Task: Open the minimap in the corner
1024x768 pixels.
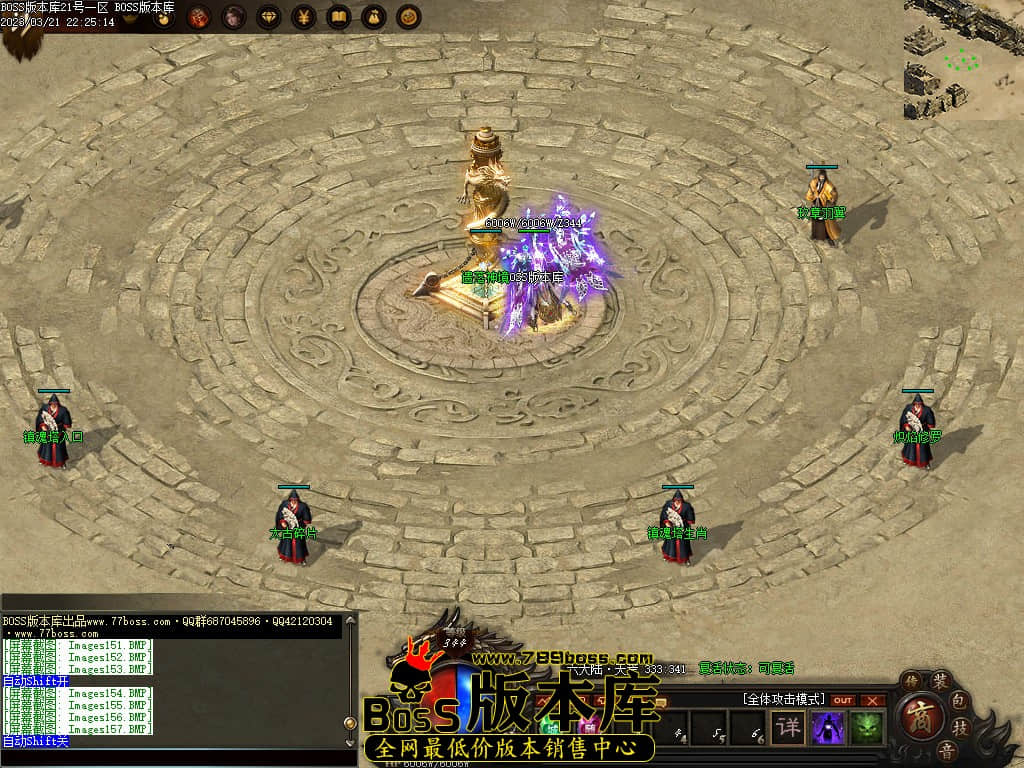Action: [x=964, y=59]
